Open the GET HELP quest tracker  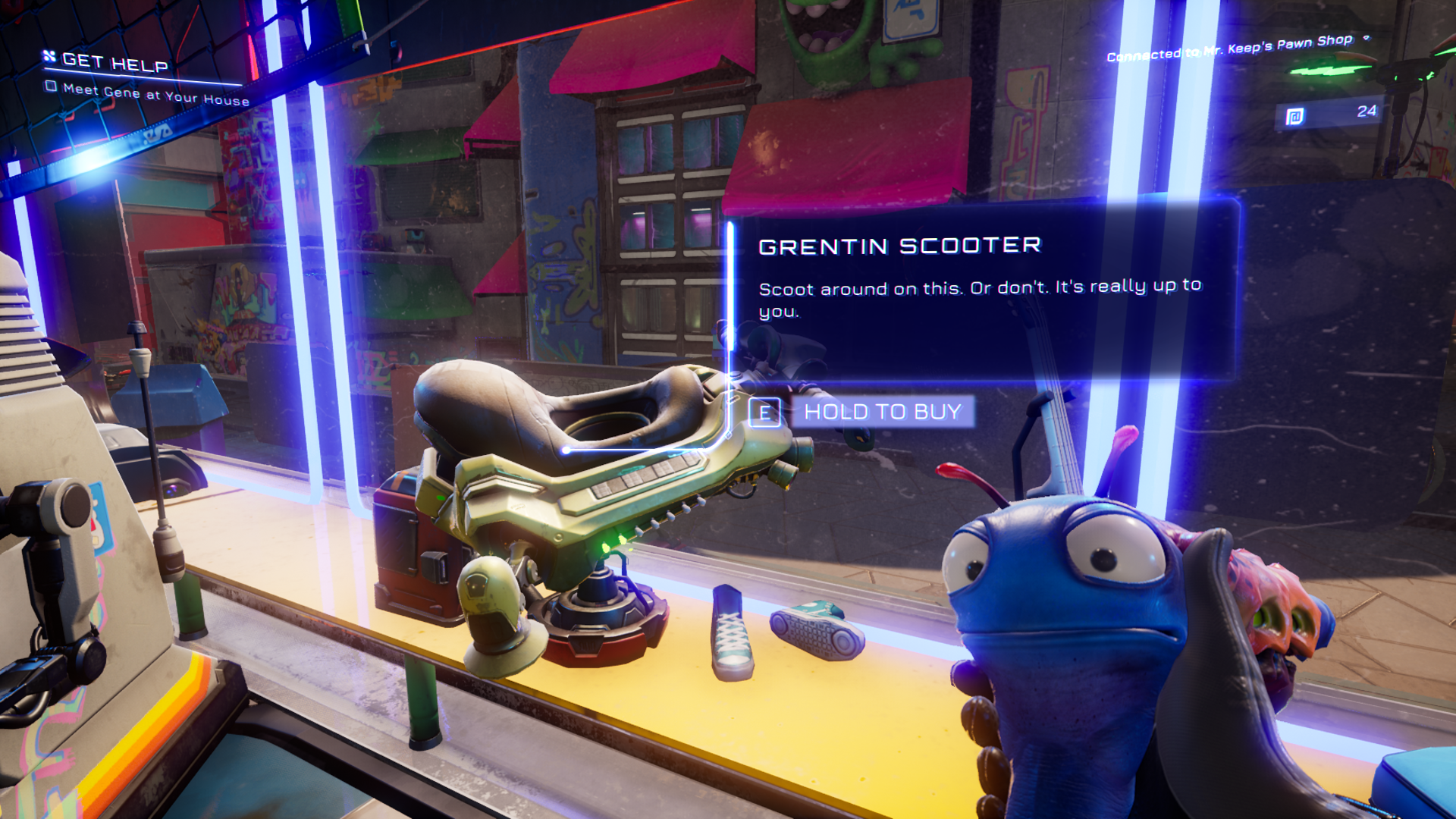114,62
